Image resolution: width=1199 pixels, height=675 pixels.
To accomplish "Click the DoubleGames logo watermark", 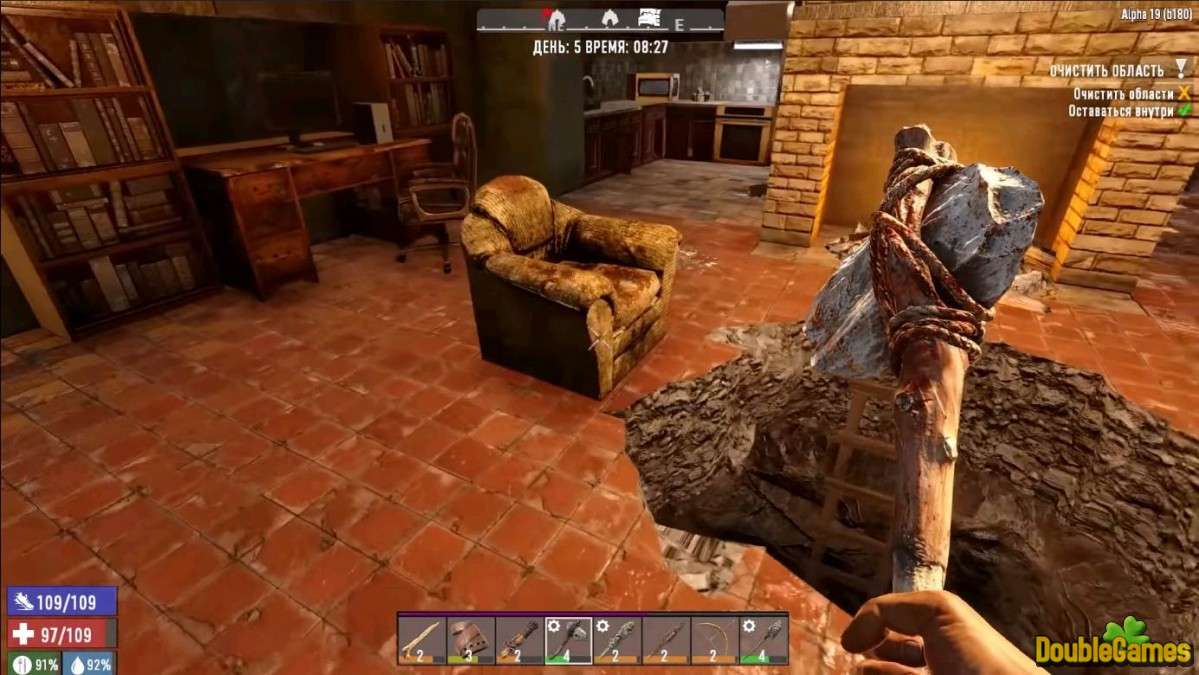I will [1110, 646].
